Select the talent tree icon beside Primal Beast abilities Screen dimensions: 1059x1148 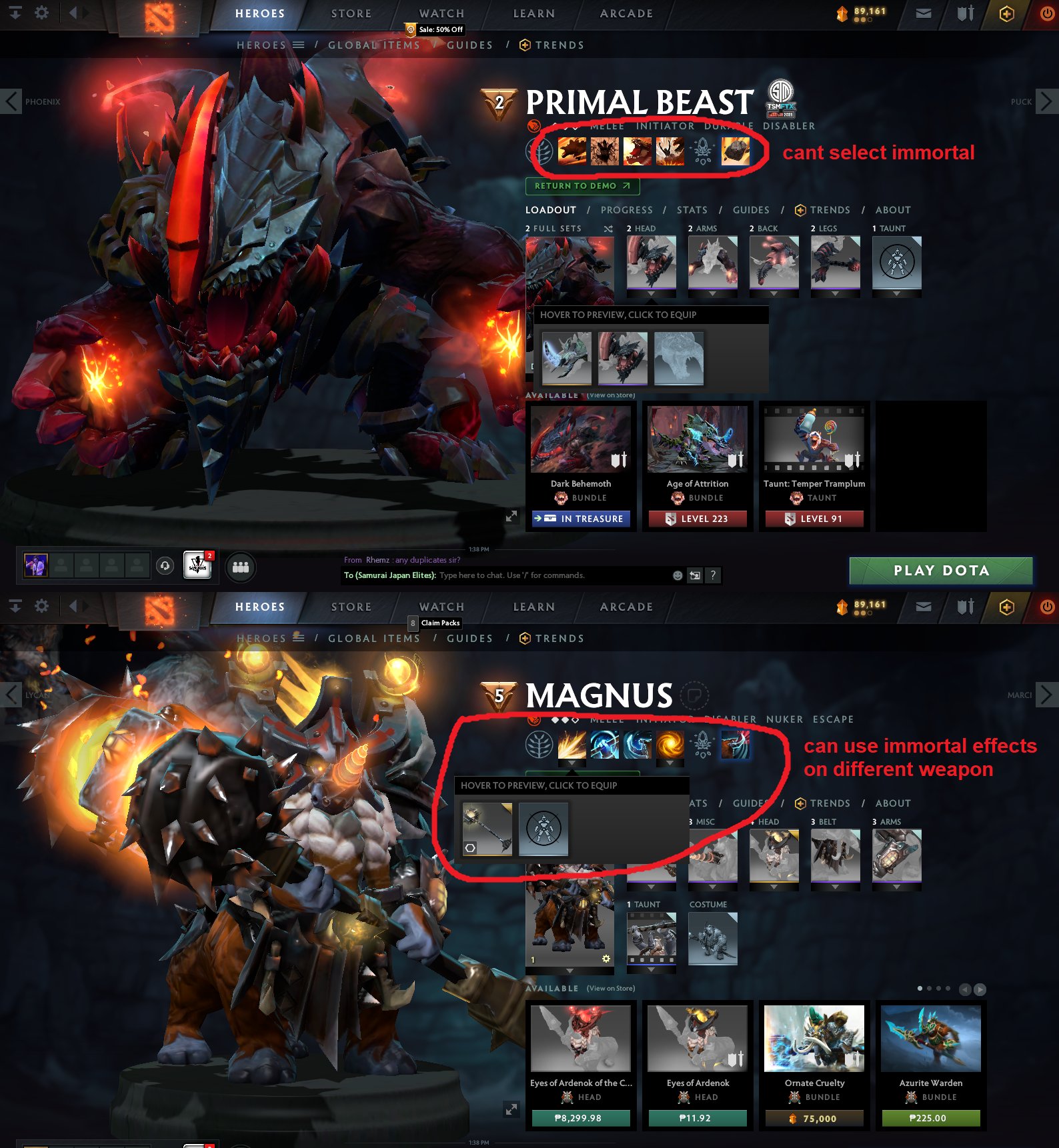tap(539, 151)
